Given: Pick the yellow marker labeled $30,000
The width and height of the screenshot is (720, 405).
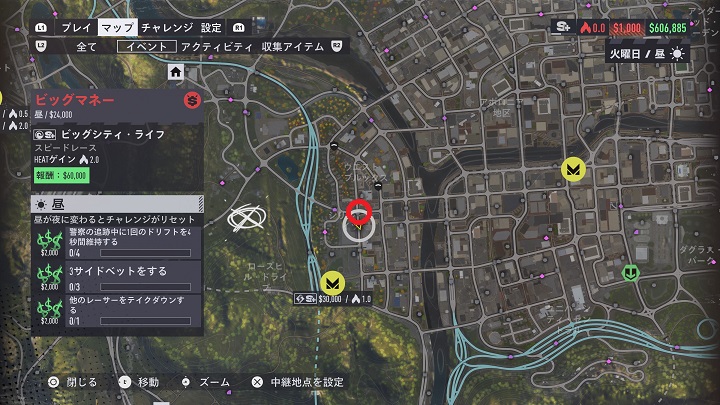Looking at the screenshot, I should pos(334,281).
